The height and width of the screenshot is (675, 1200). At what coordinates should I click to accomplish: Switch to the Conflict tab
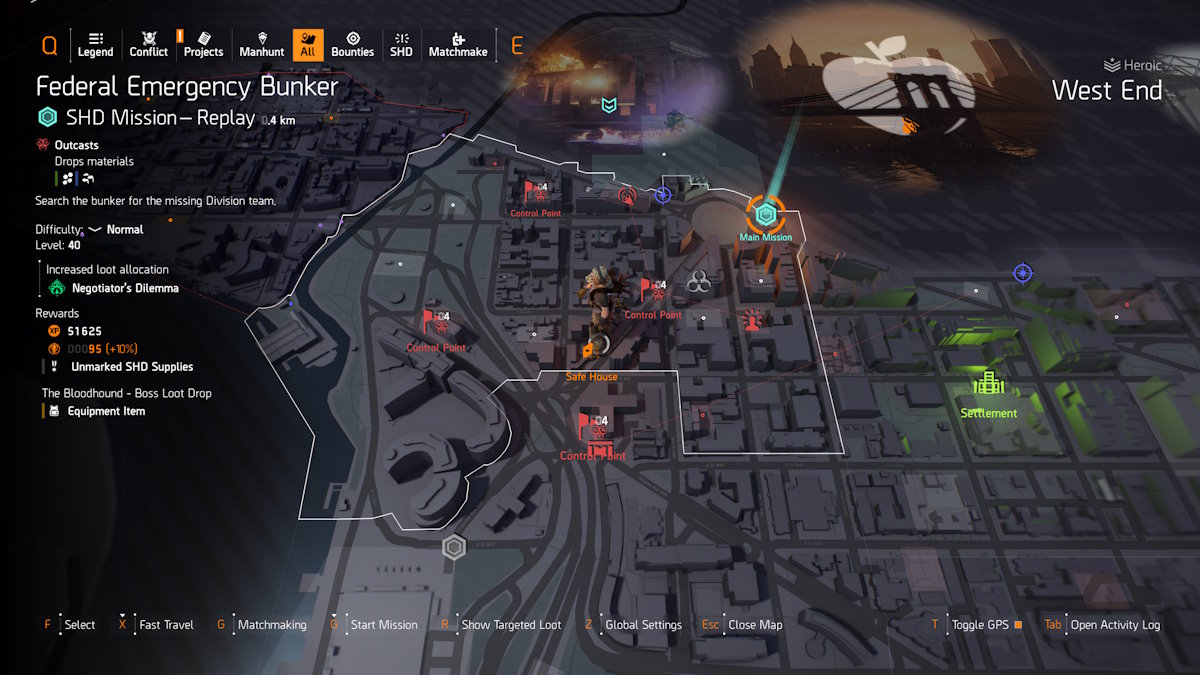click(148, 44)
